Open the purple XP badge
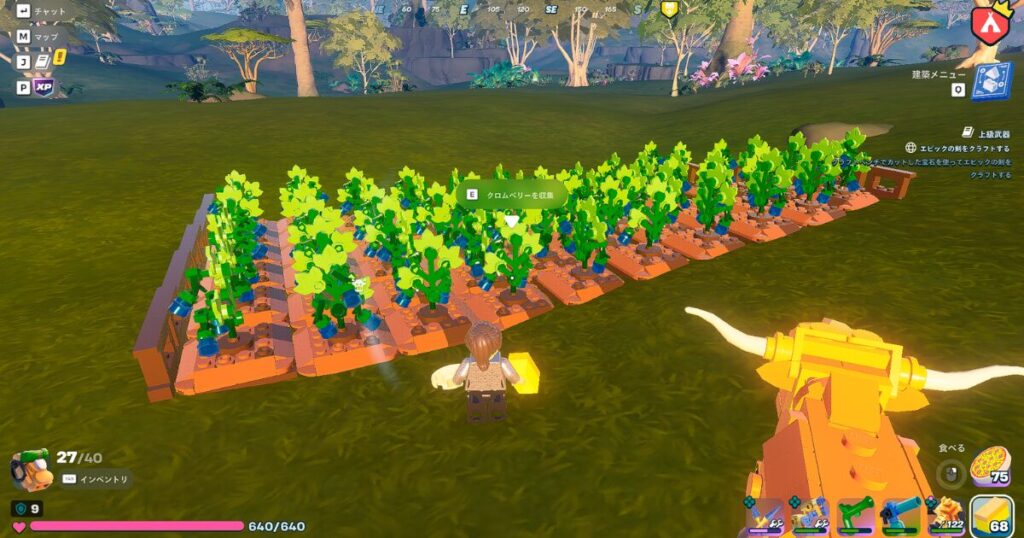Viewport: 1024px width, 538px height. tap(44, 87)
